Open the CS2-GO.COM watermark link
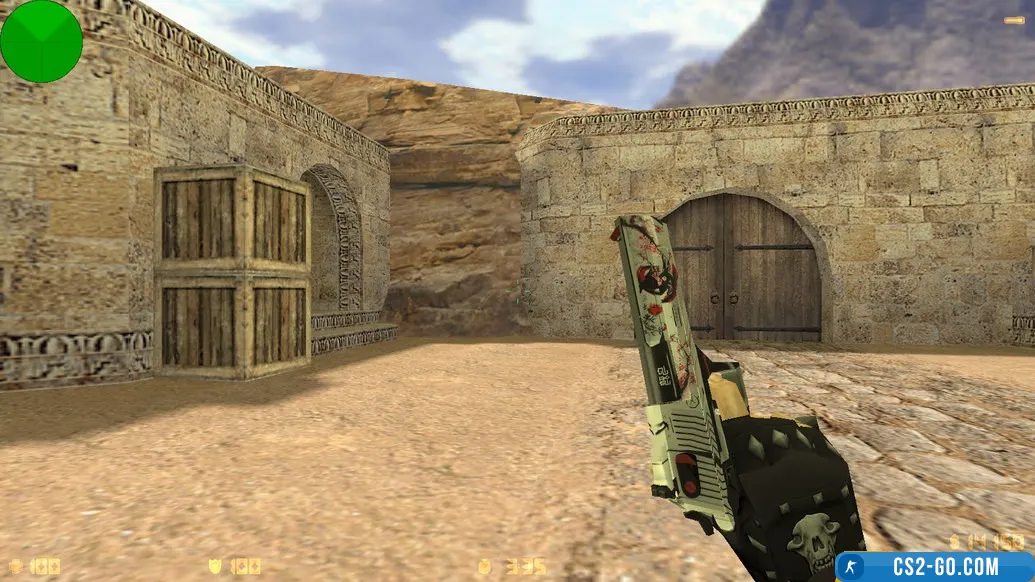The height and width of the screenshot is (582, 1035). [x=934, y=567]
